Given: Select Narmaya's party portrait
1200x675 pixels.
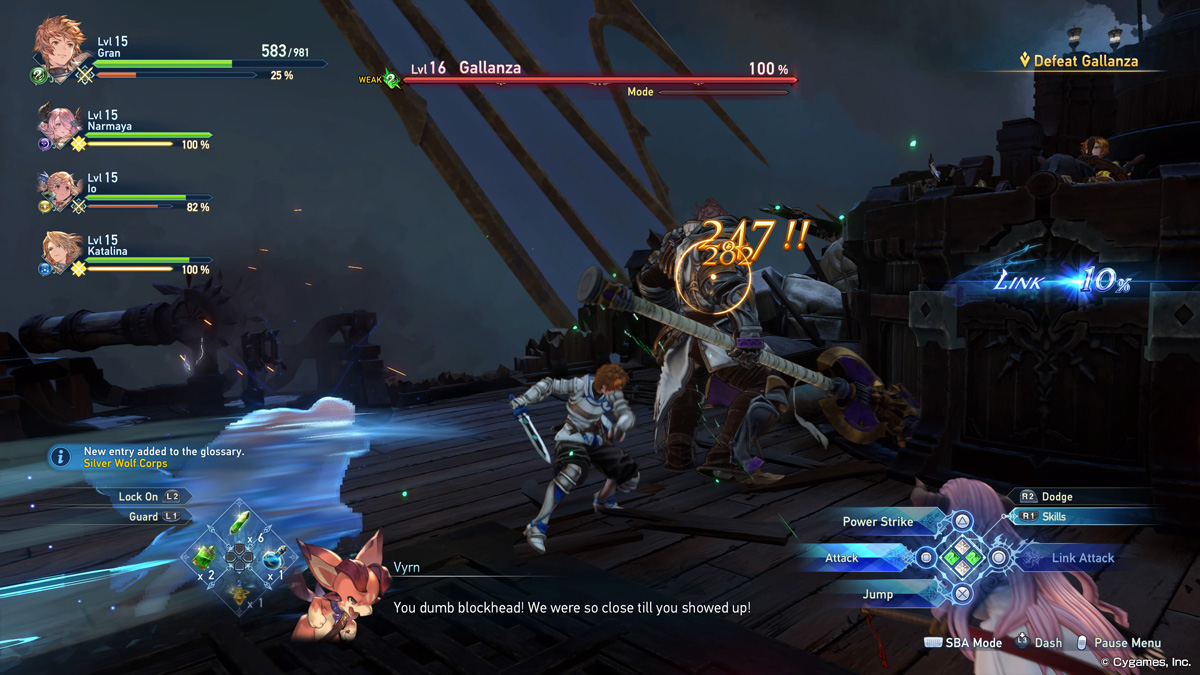Looking at the screenshot, I should tap(59, 123).
